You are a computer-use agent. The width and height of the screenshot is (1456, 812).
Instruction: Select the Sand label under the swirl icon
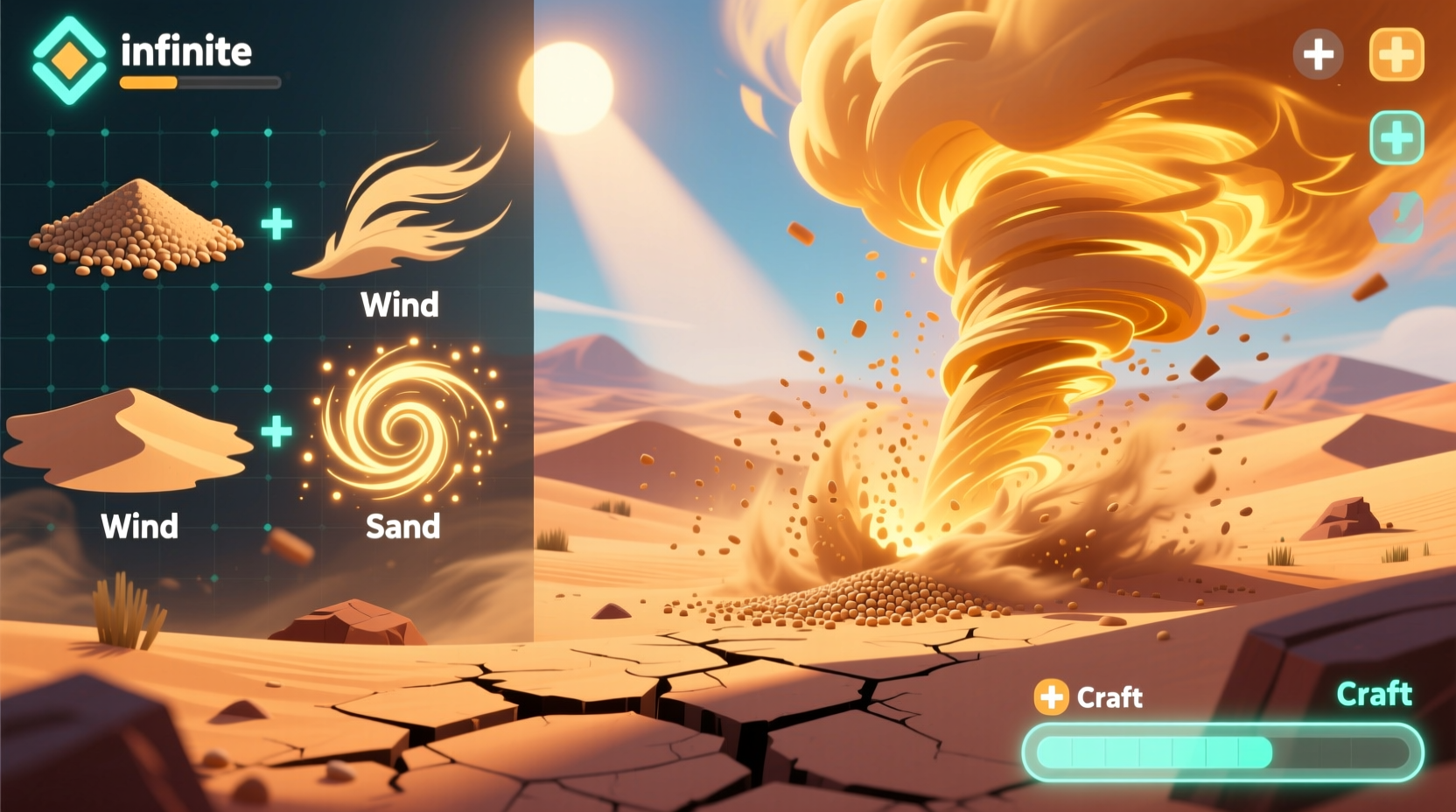(x=402, y=525)
